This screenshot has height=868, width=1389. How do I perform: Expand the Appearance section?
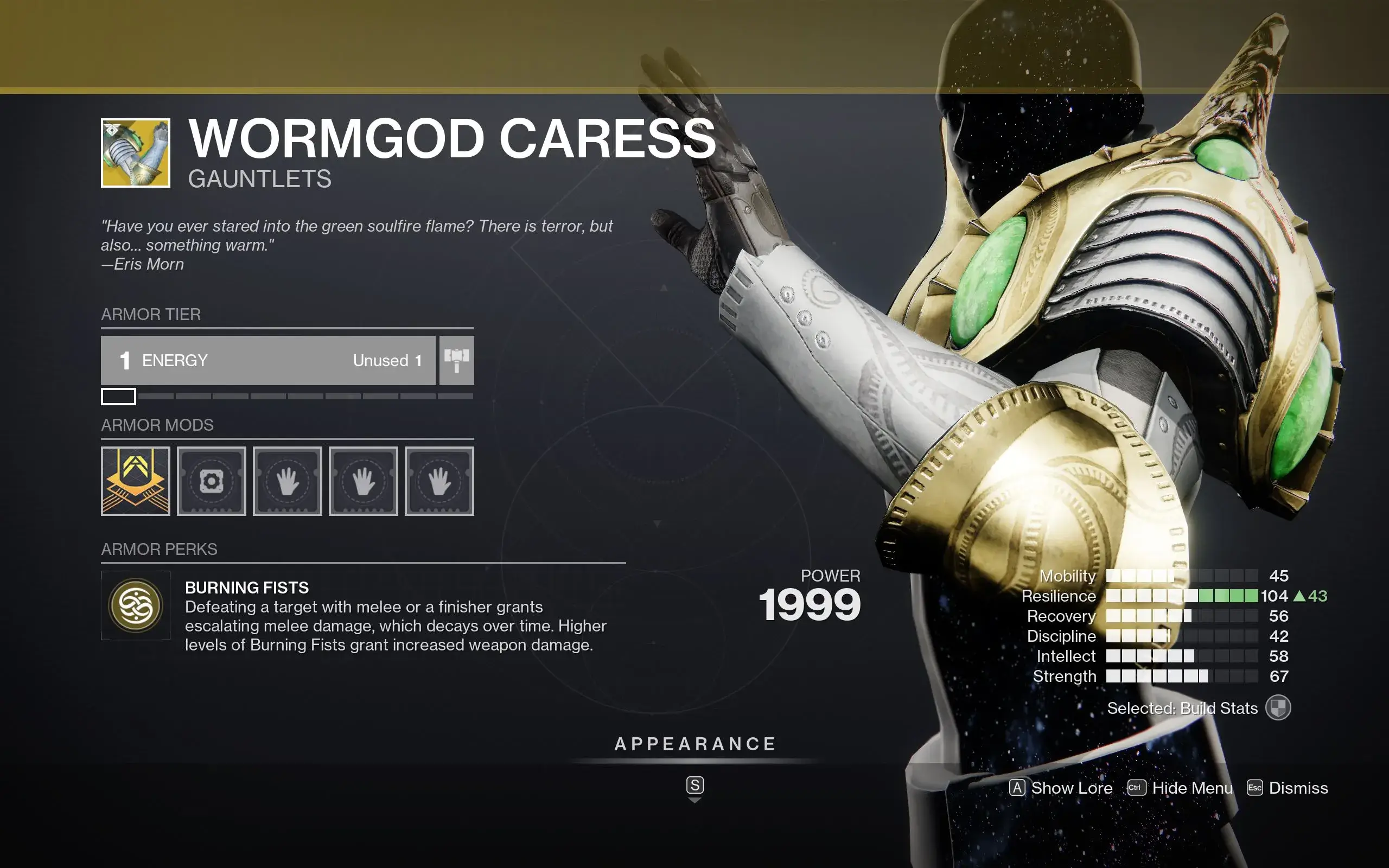(695, 744)
